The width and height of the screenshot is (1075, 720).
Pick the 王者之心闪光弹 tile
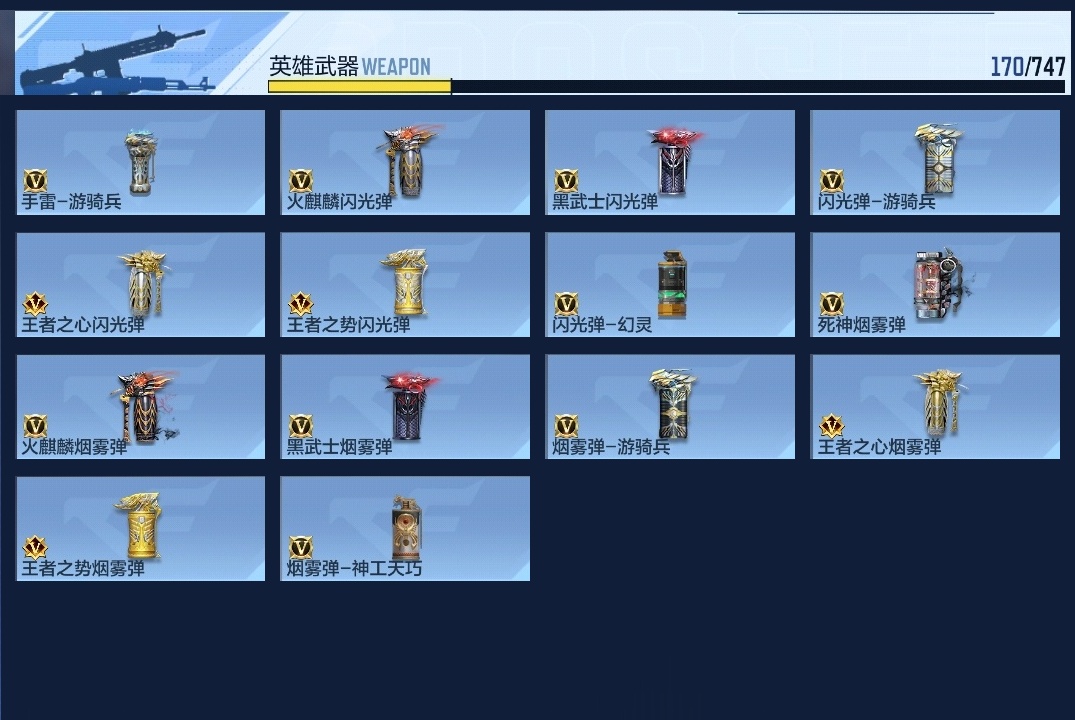tap(141, 285)
